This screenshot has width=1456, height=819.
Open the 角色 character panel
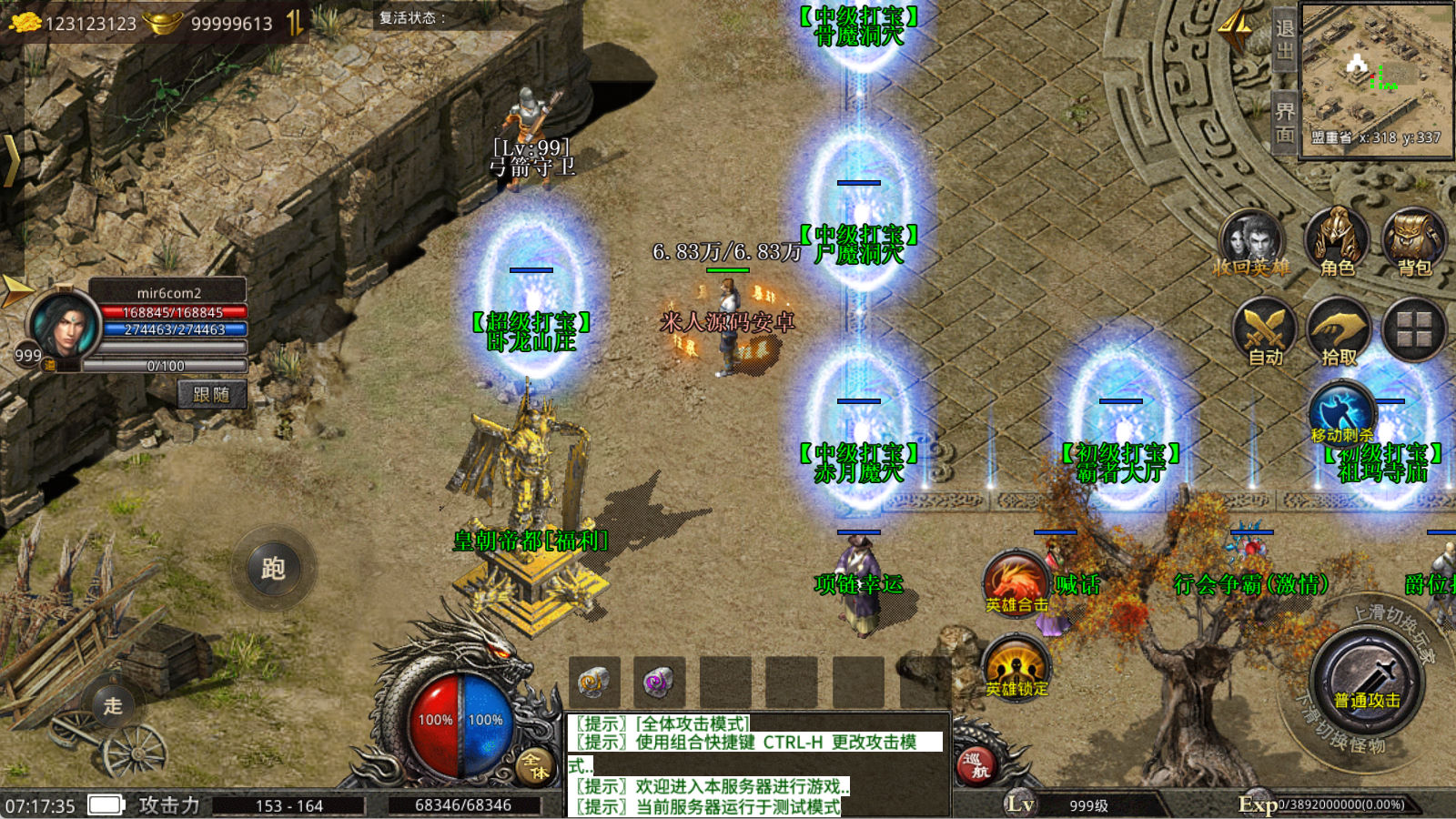click(1337, 239)
